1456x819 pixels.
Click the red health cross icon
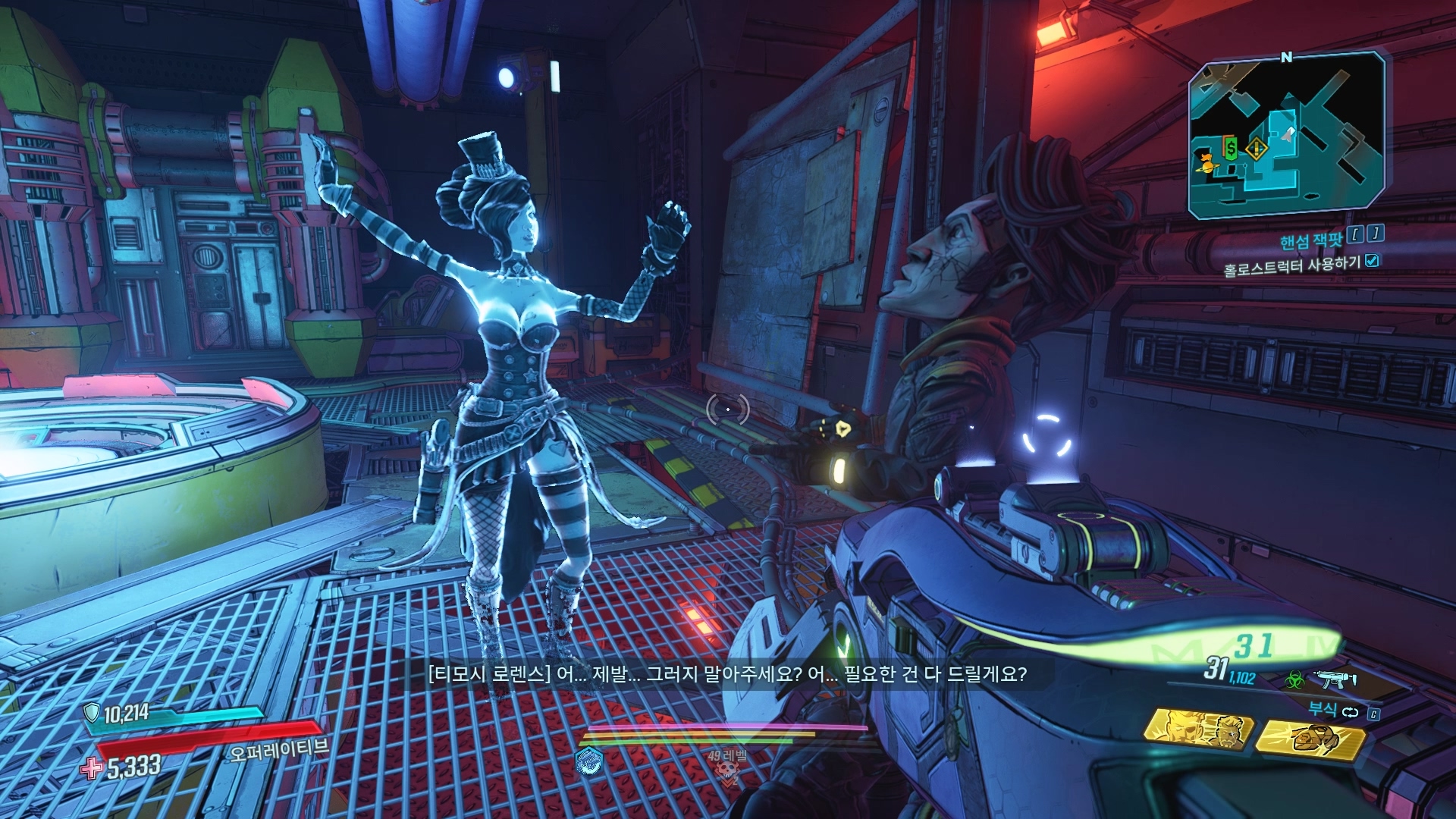91,768
